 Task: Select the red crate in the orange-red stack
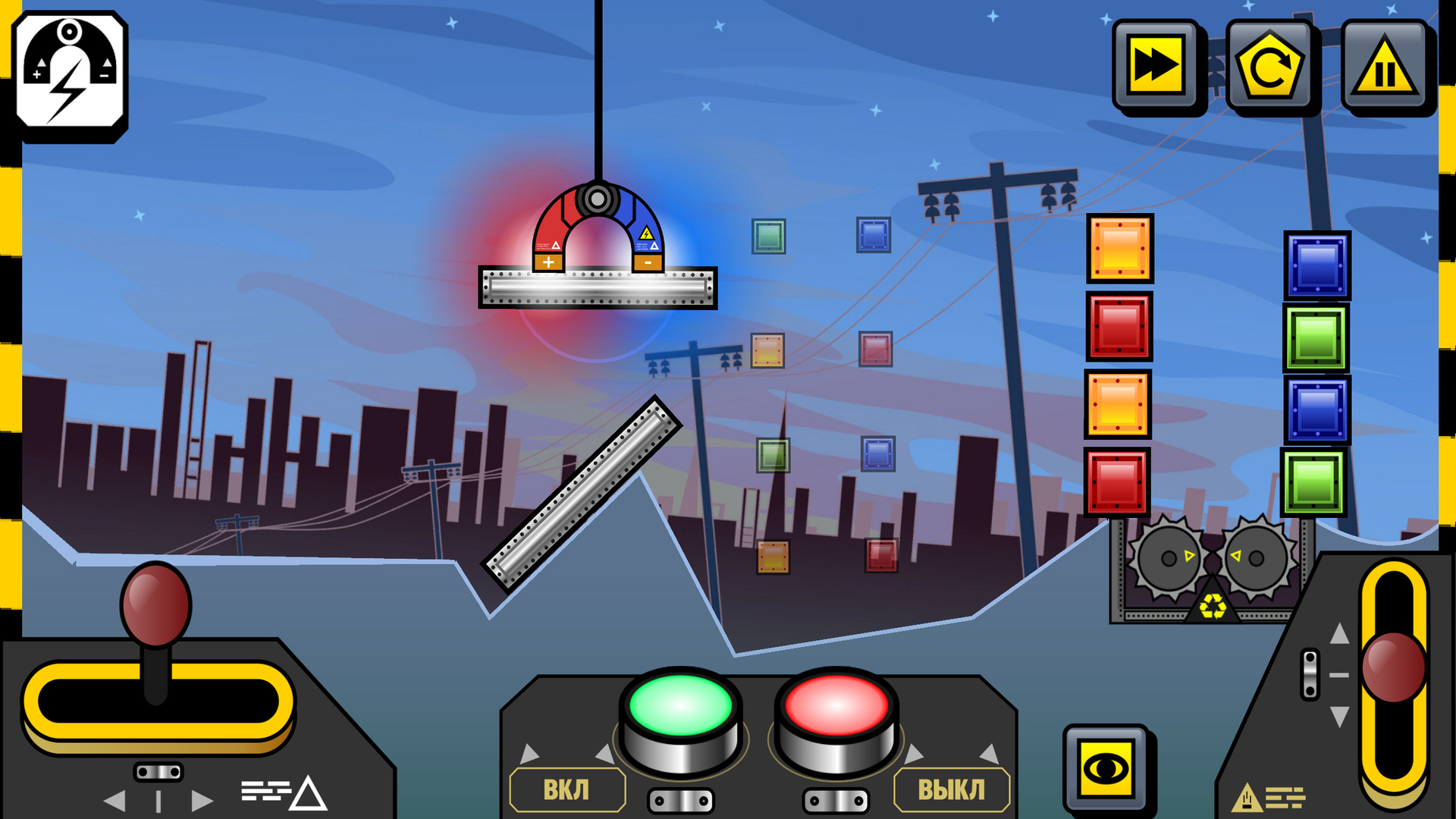(1119, 326)
